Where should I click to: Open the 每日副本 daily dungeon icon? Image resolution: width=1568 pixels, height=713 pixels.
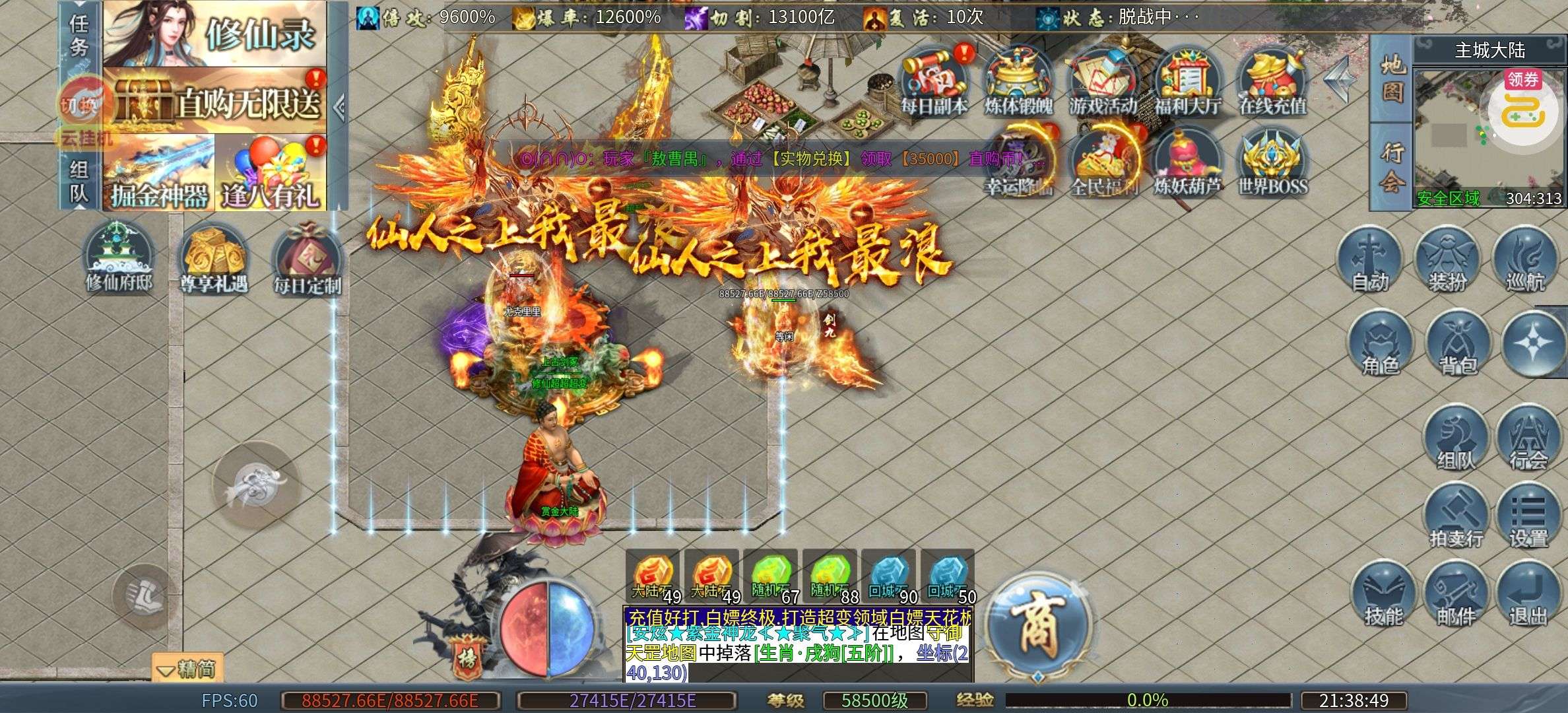tap(934, 79)
